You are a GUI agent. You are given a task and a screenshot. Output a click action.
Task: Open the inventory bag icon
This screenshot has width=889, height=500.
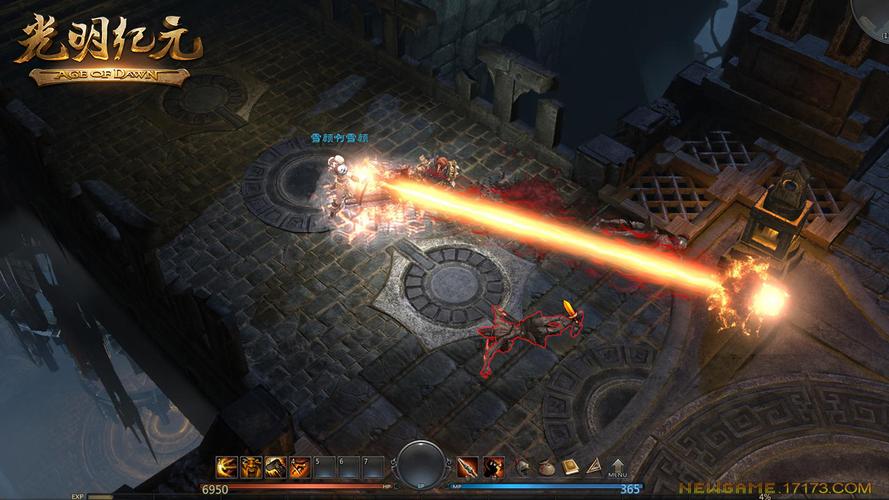(547, 466)
